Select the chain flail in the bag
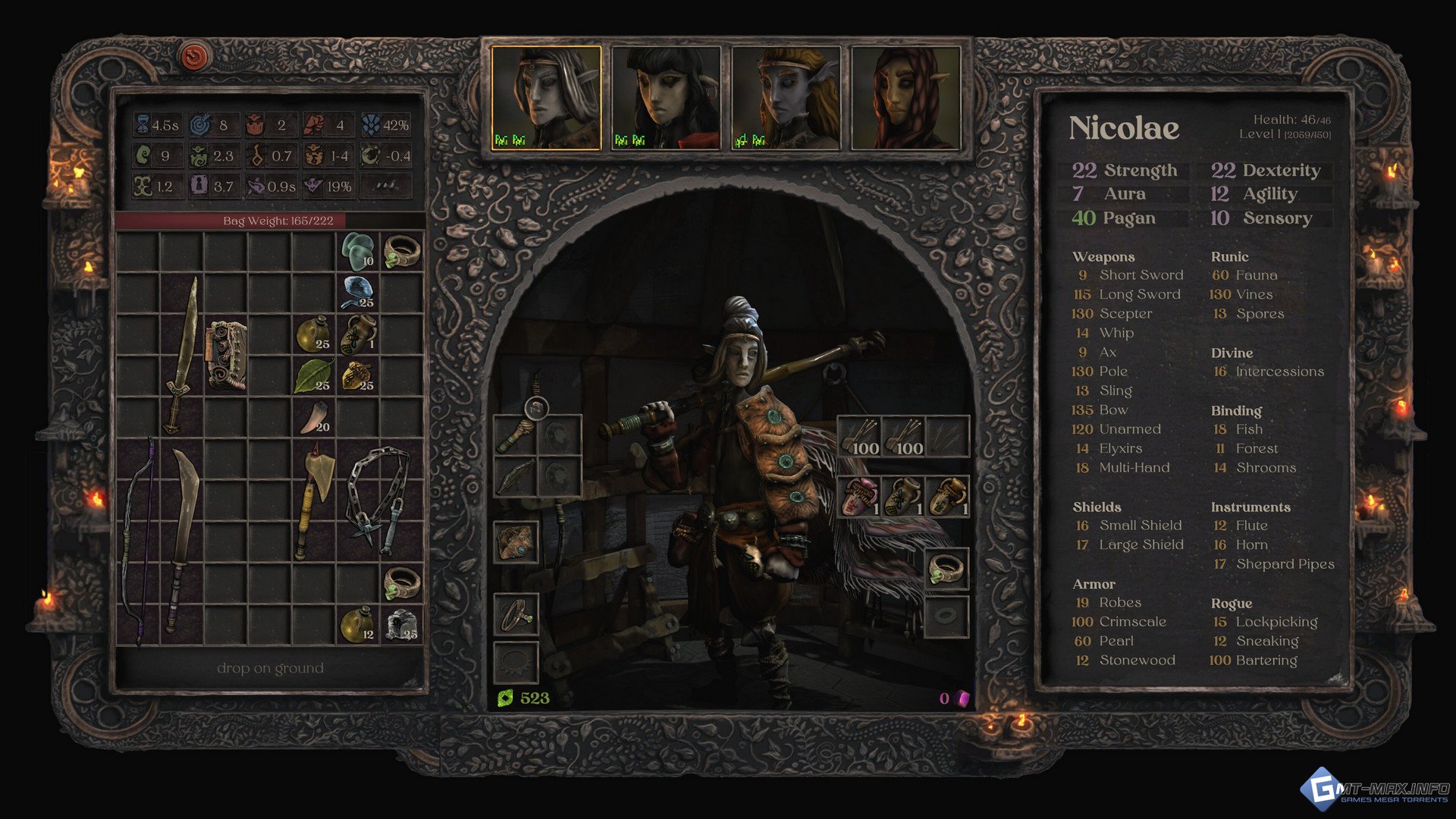Image resolution: width=1456 pixels, height=819 pixels. 378,493
